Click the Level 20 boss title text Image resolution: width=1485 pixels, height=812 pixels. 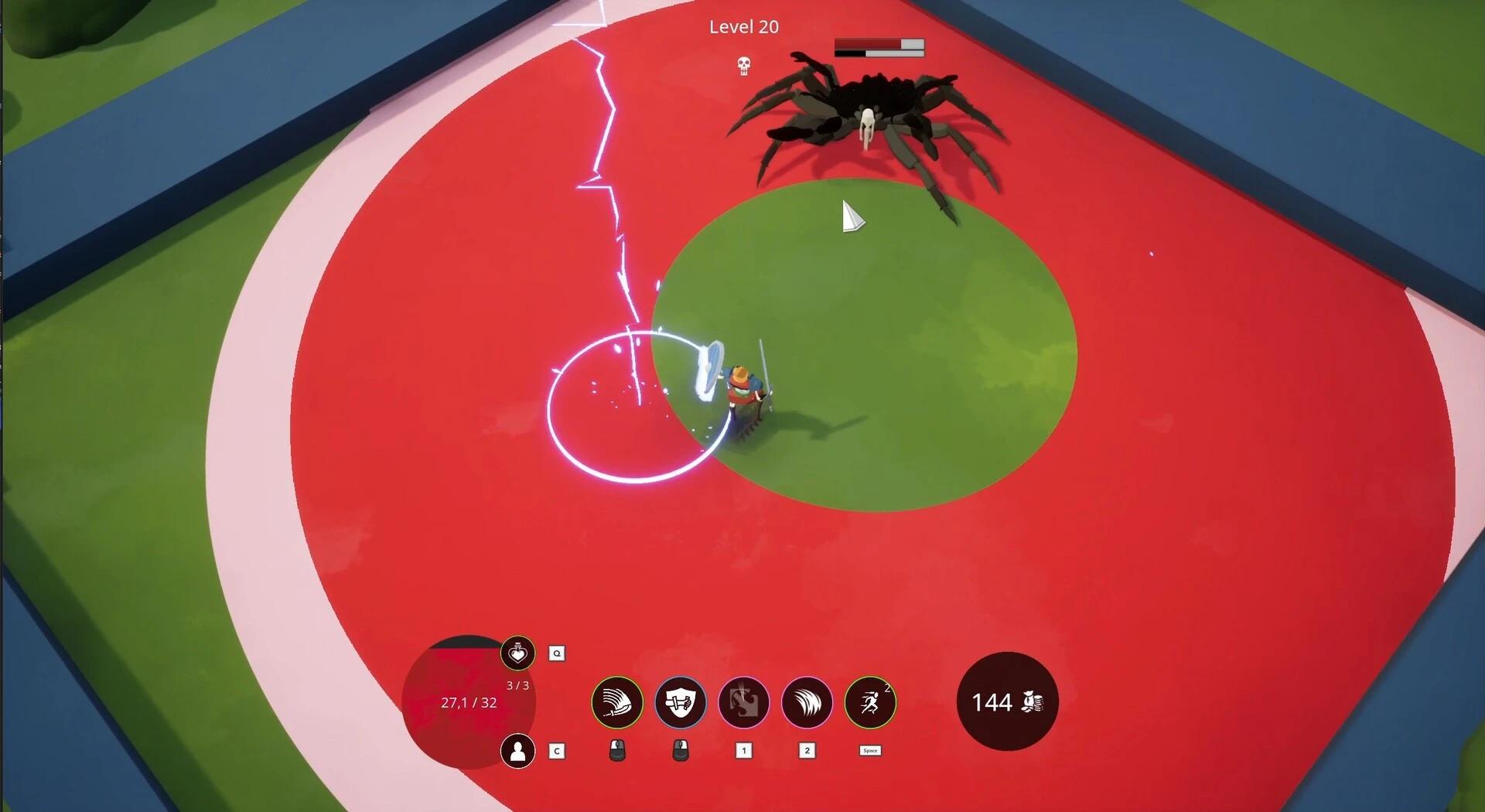[743, 27]
